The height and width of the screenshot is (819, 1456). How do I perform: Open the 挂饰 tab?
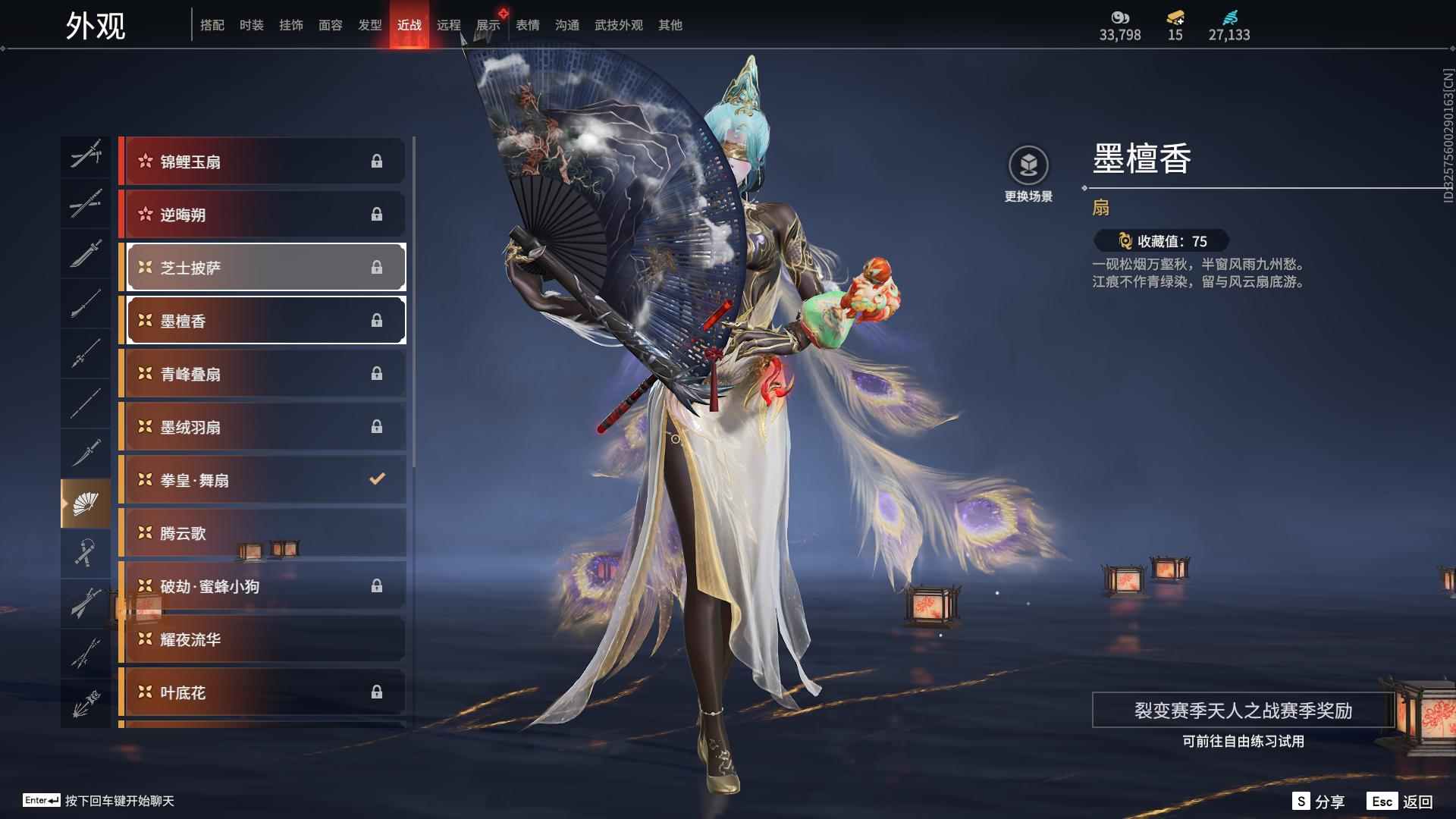coord(290,25)
